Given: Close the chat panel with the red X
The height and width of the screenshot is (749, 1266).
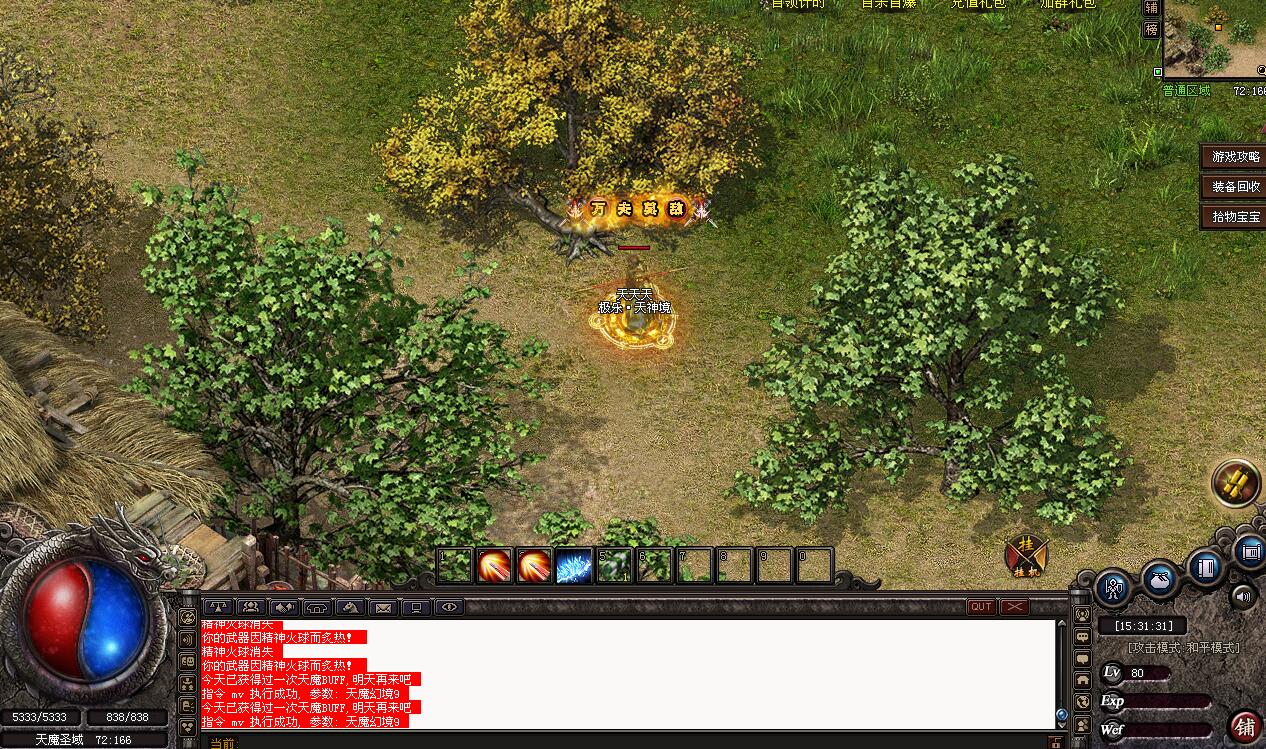Looking at the screenshot, I should pyautogui.click(x=1014, y=607).
